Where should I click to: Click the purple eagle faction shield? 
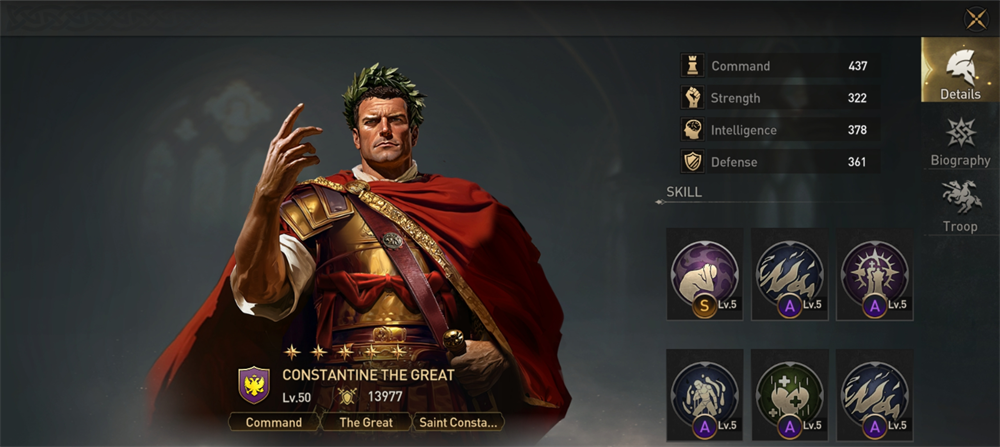point(254,385)
